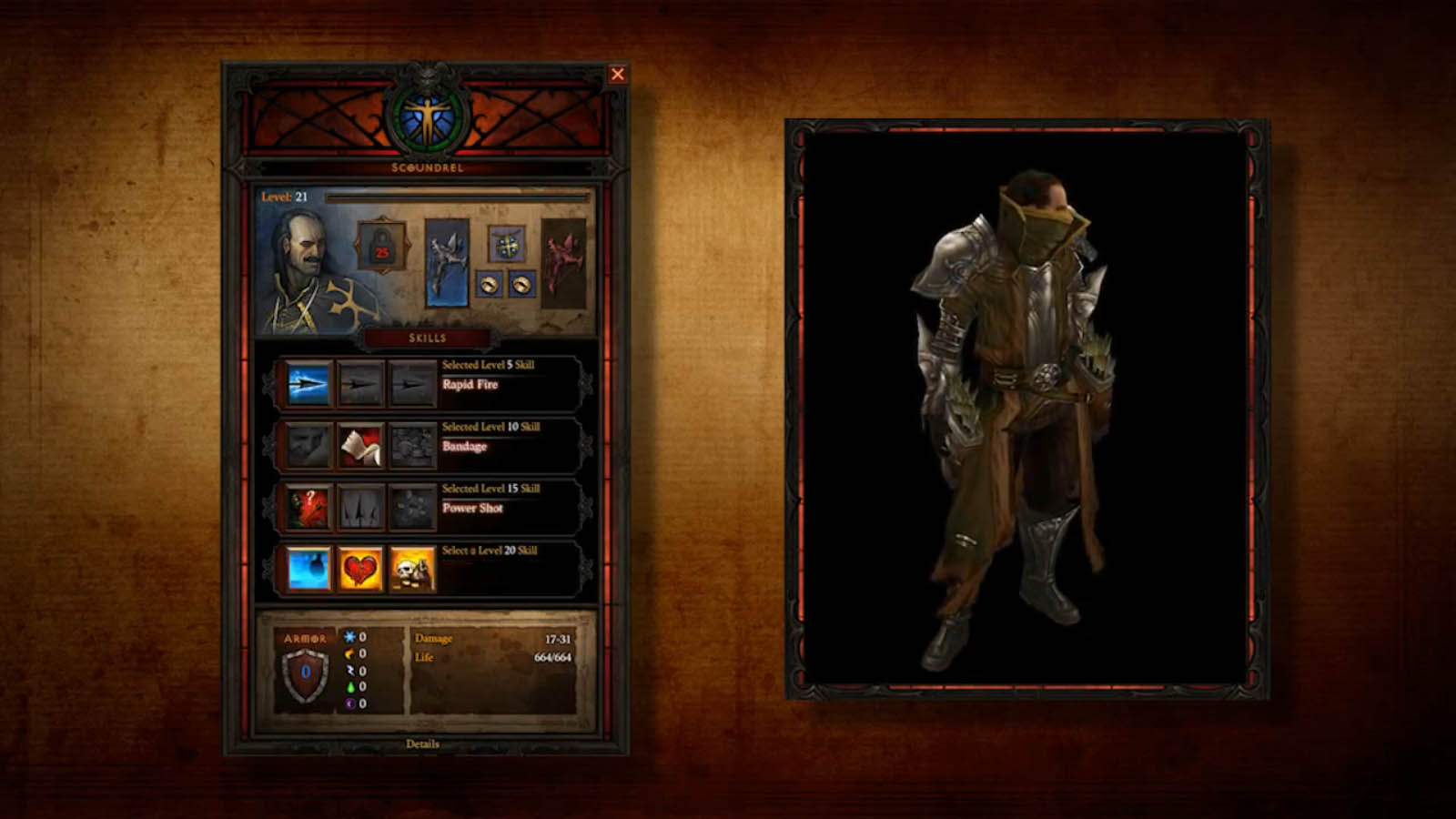1456x819 pixels.
Task: Select the Rapid Fire blue arrow skill
Action: pos(308,383)
